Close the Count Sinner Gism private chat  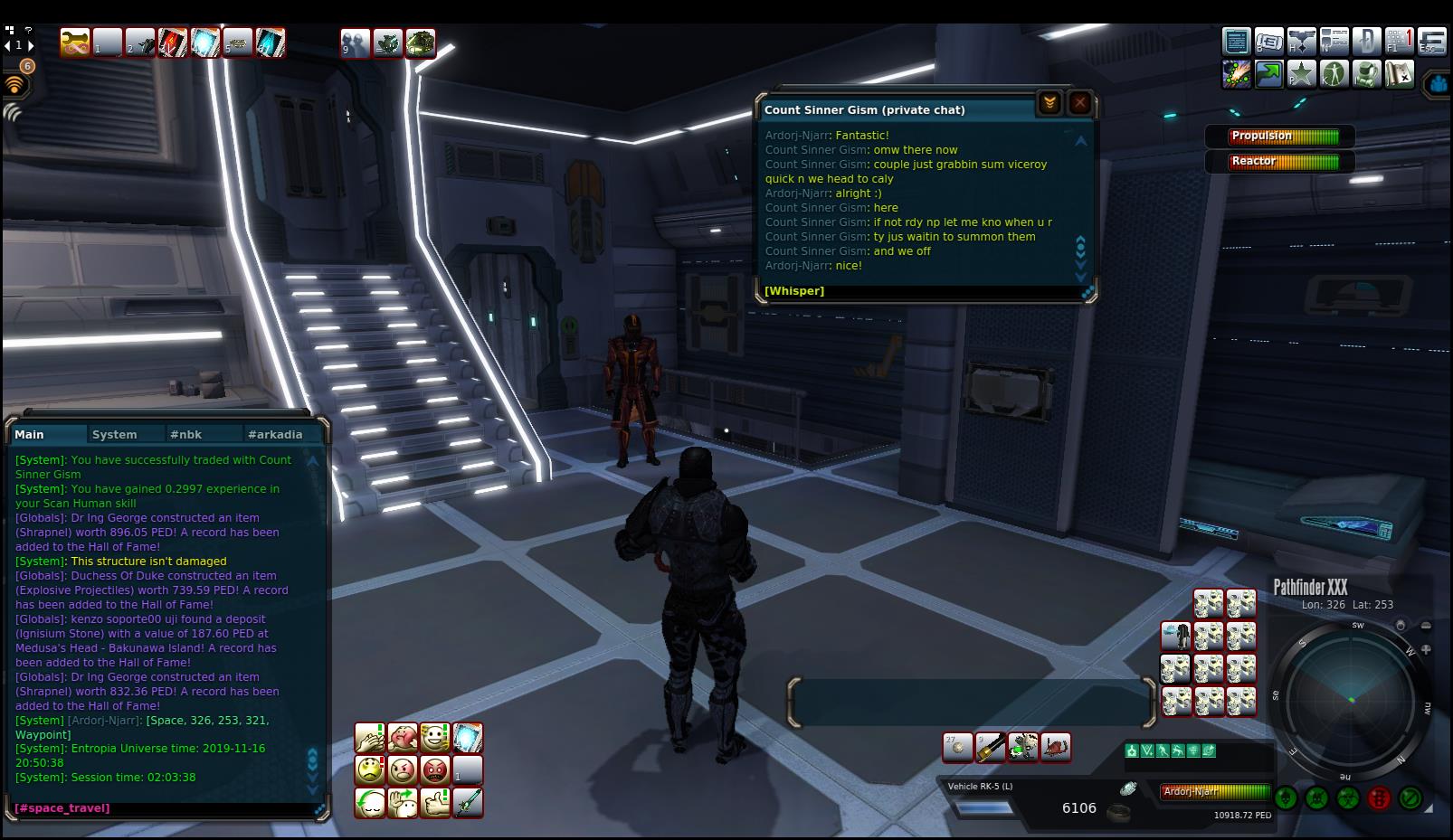1079,103
